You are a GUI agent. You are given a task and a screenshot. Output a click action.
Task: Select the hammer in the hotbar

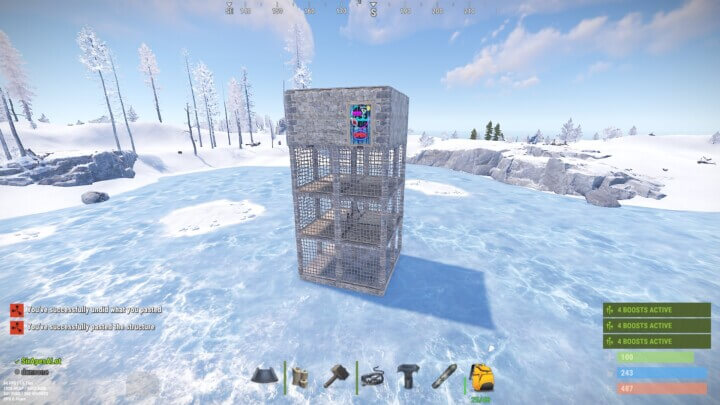pyautogui.click(x=336, y=376)
